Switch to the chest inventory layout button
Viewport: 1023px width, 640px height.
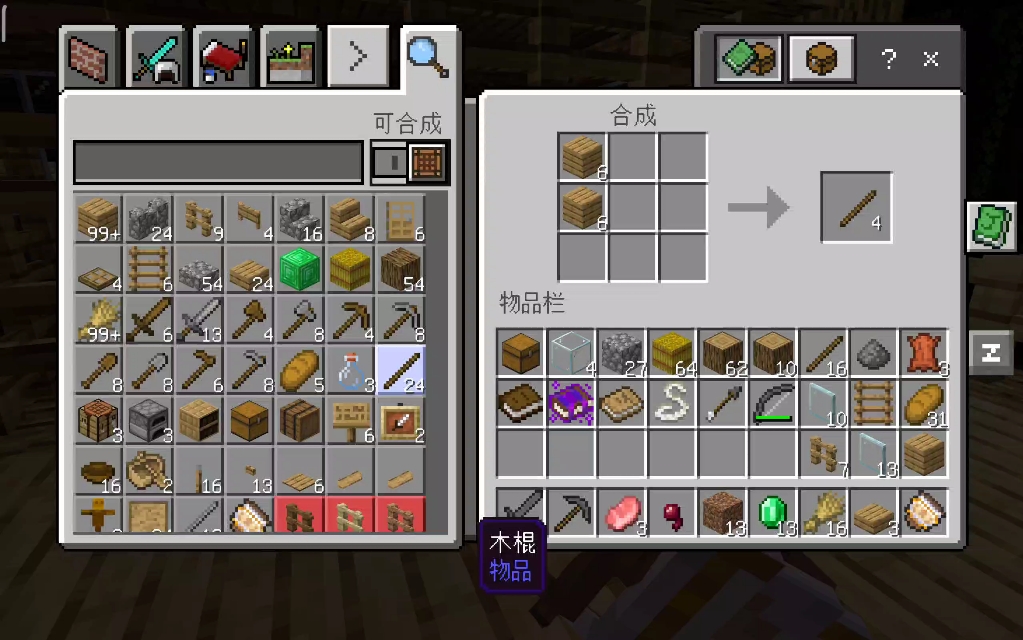pyautogui.click(x=821, y=59)
